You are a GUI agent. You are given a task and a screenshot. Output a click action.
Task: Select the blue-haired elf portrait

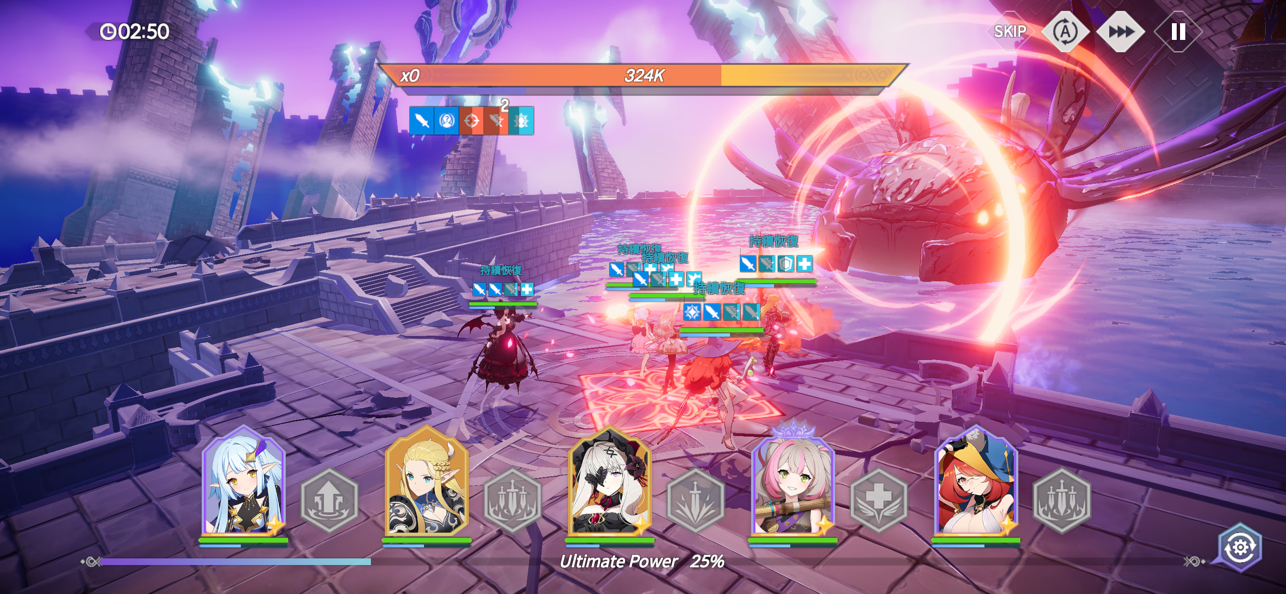click(x=243, y=481)
